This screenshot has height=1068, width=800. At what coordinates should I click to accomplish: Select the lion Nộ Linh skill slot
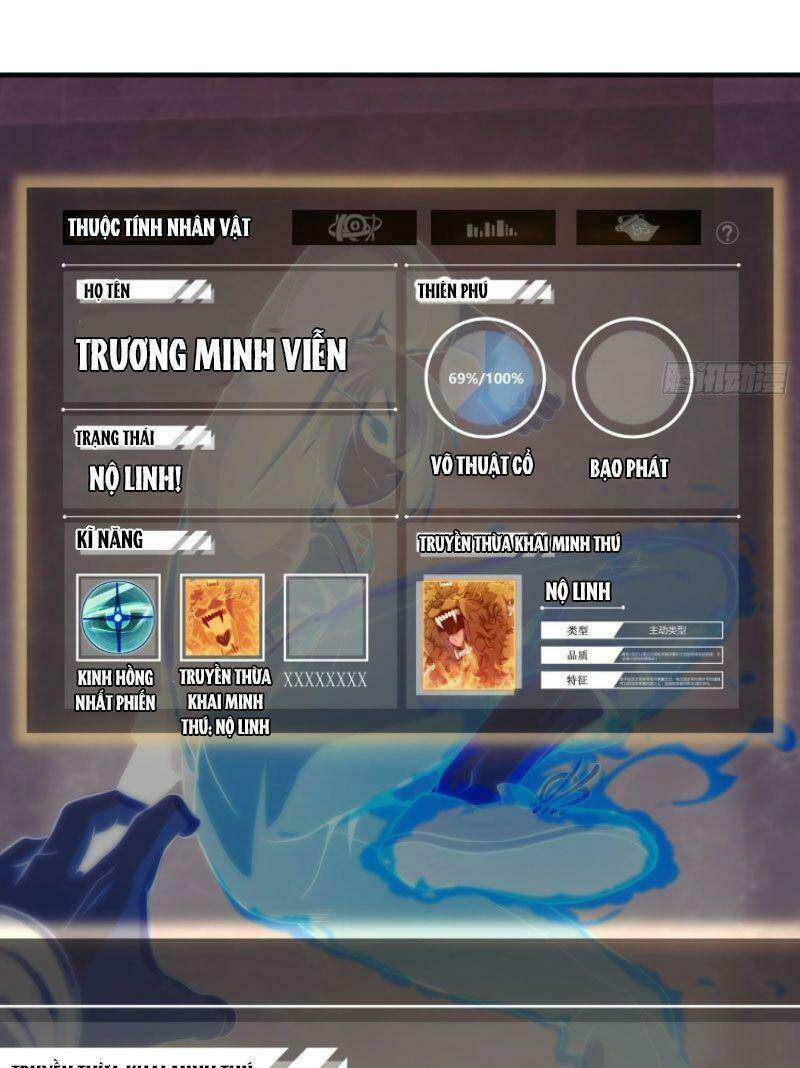click(x=222, y=617)
